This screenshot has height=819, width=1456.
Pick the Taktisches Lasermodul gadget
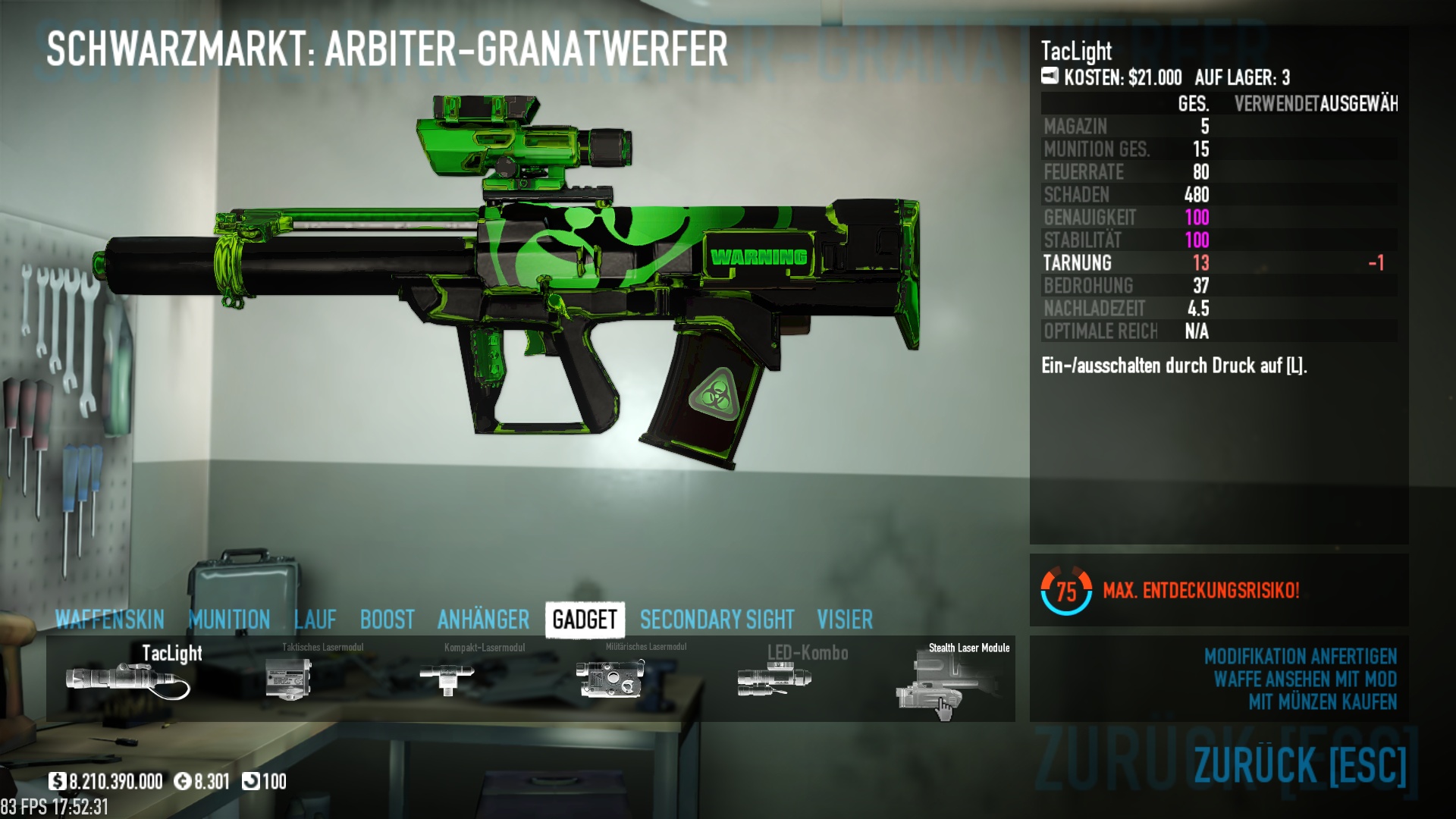pos(289,678)
